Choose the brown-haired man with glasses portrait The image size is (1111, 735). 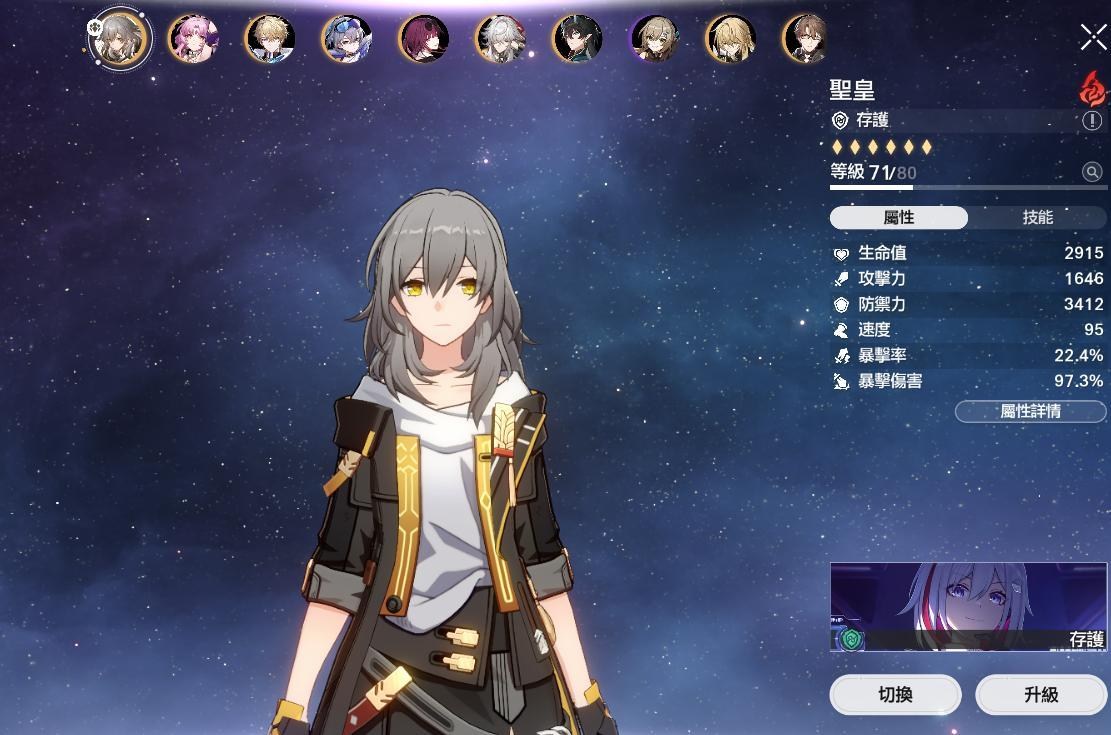click(805, 38)
